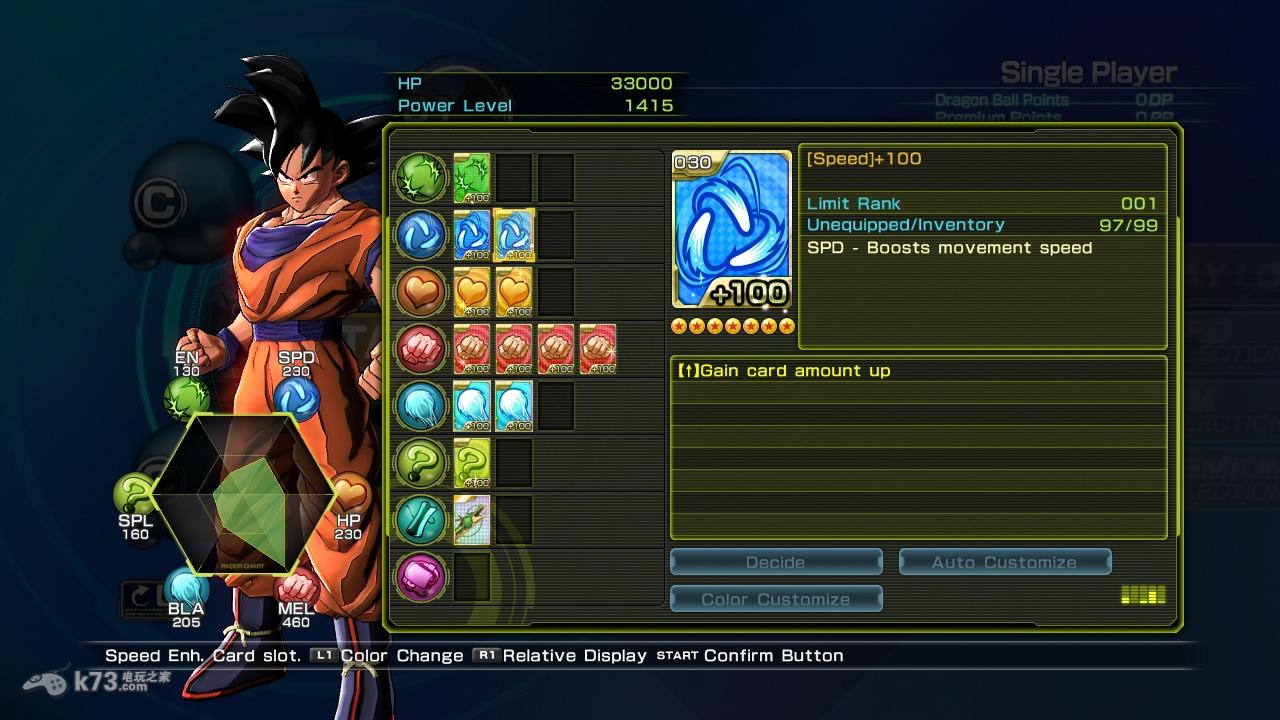Select the cyan Blast category icon
This screenshot has height=720, width=1280.
(x=421, y=406)
